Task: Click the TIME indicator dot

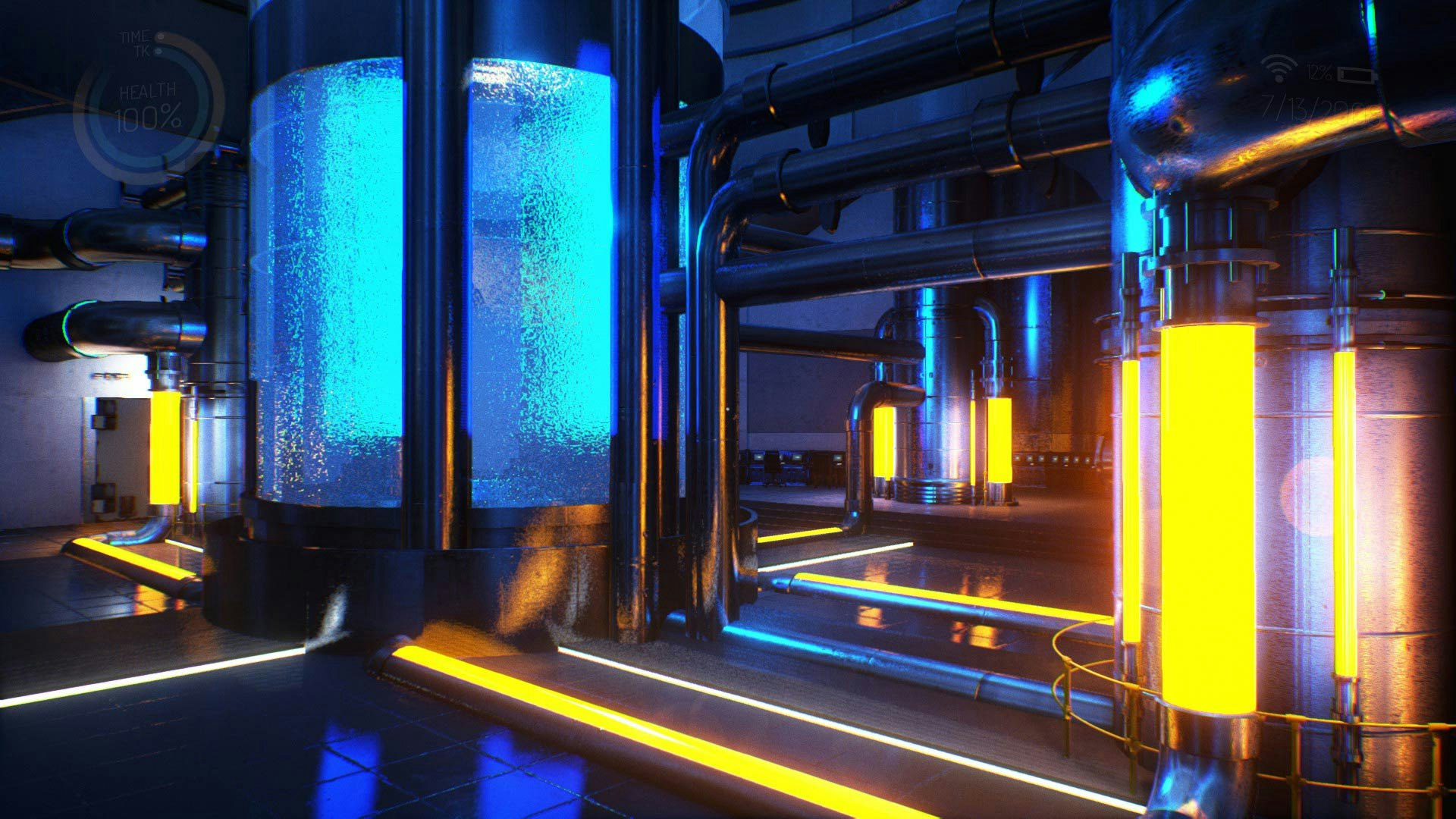Action: point(160,36)
